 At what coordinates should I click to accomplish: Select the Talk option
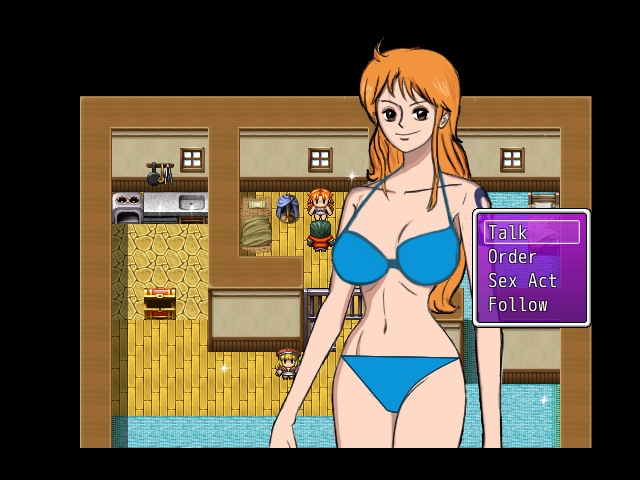531,233
